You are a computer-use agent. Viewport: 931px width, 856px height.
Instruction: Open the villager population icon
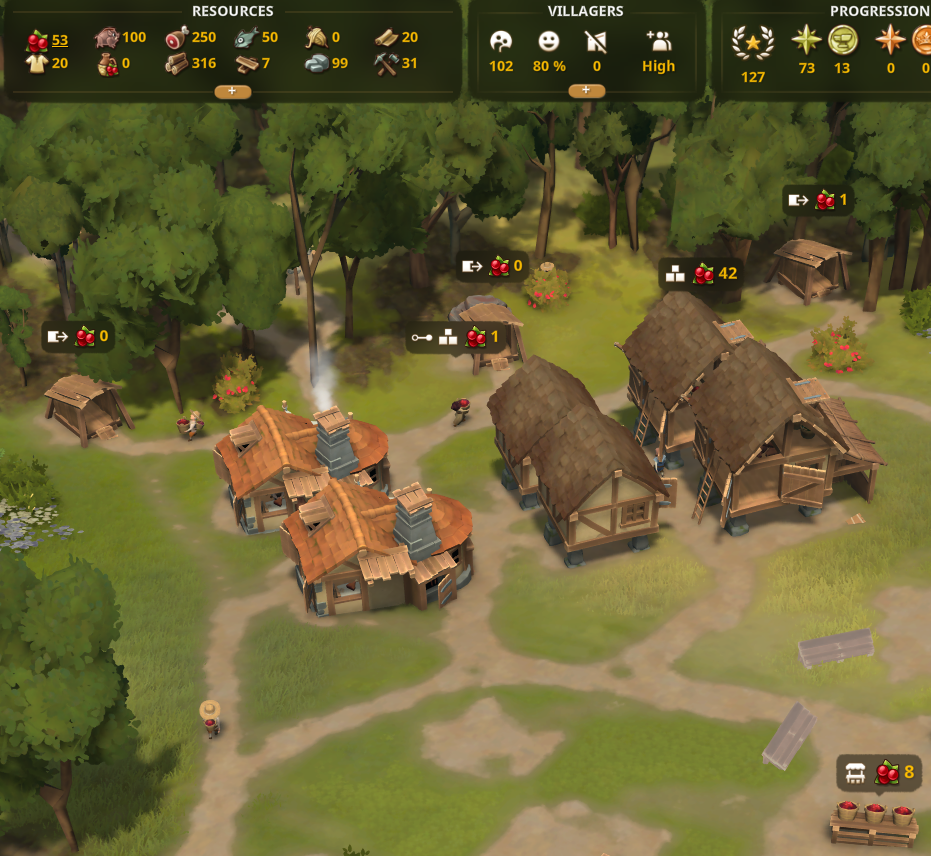click(x=501, y=42)
